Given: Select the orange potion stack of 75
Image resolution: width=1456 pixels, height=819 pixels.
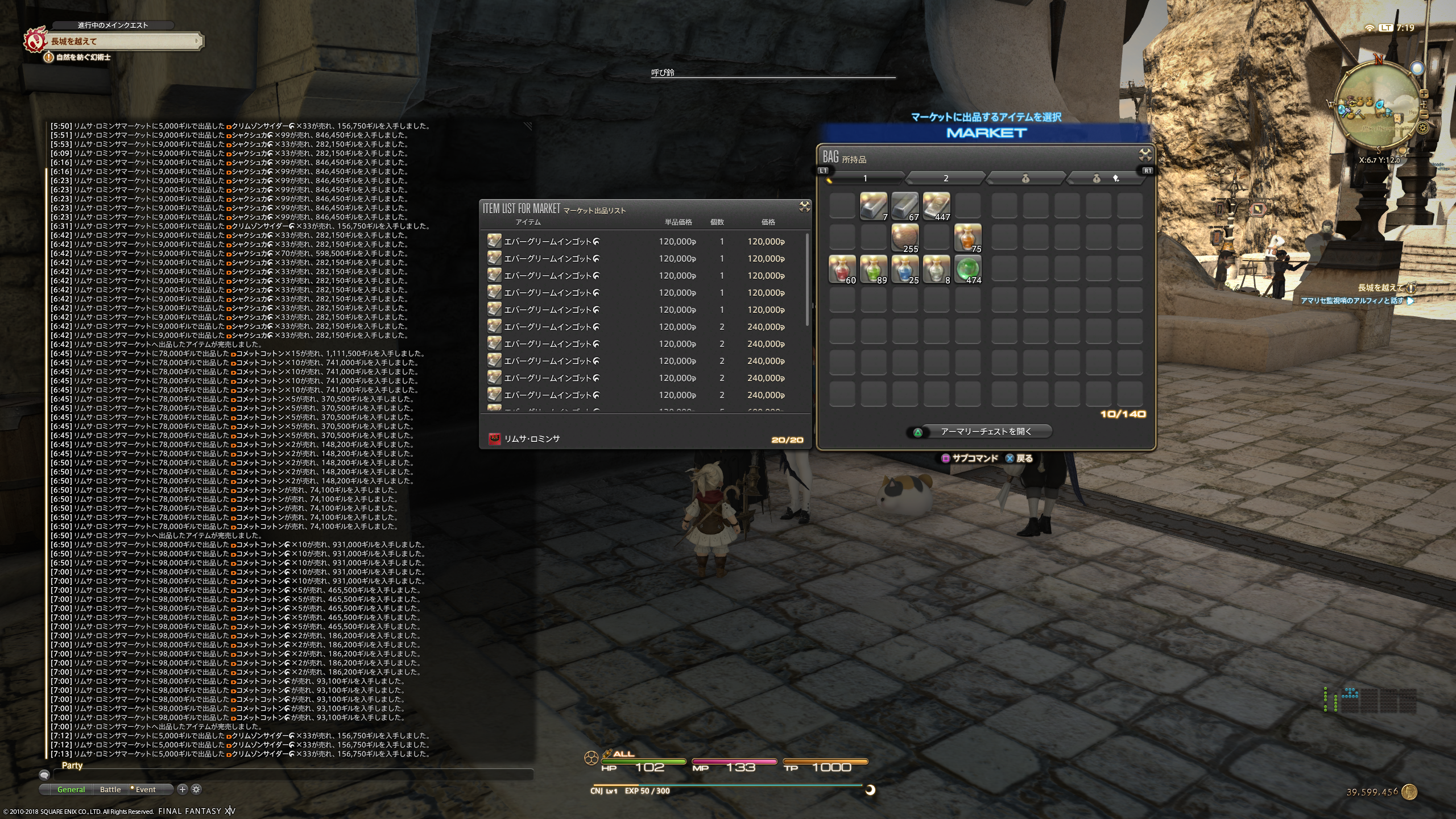Looking at the screenshot, I should 967,238.
